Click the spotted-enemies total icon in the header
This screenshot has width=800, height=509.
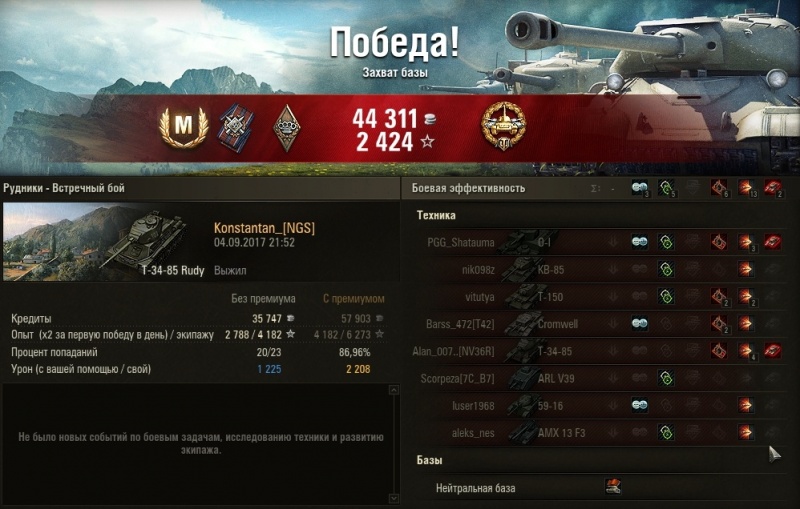coord(640,188)
